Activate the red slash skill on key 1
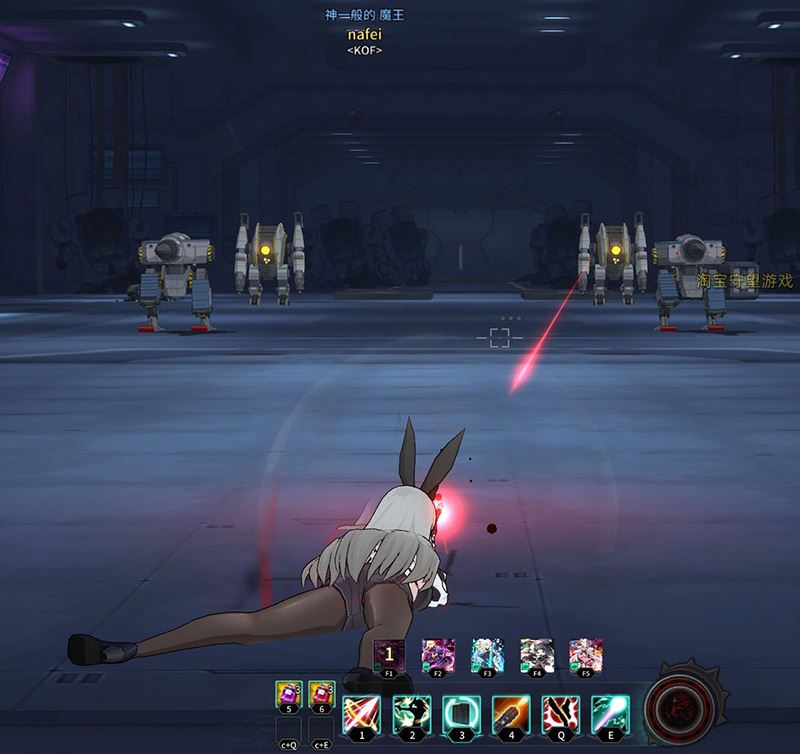The width and height of the screenshot is (800, 754). (x=361, y=714)
